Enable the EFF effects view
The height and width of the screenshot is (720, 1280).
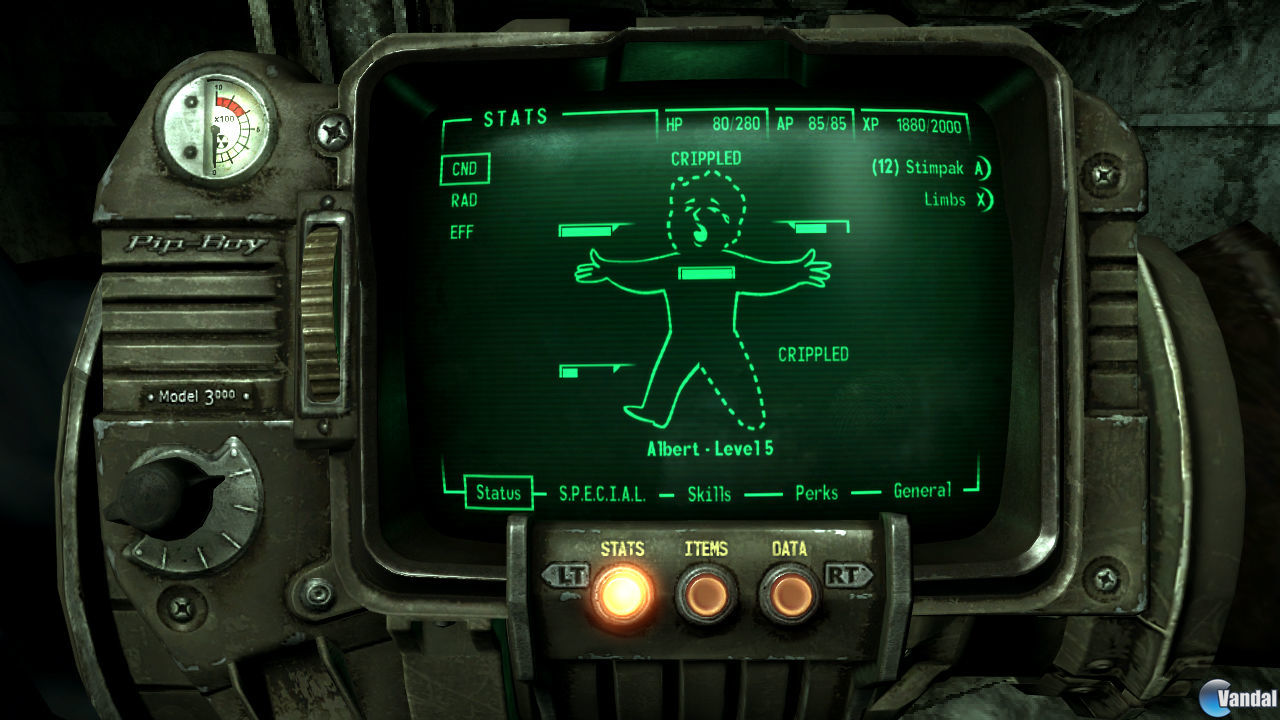461,232
